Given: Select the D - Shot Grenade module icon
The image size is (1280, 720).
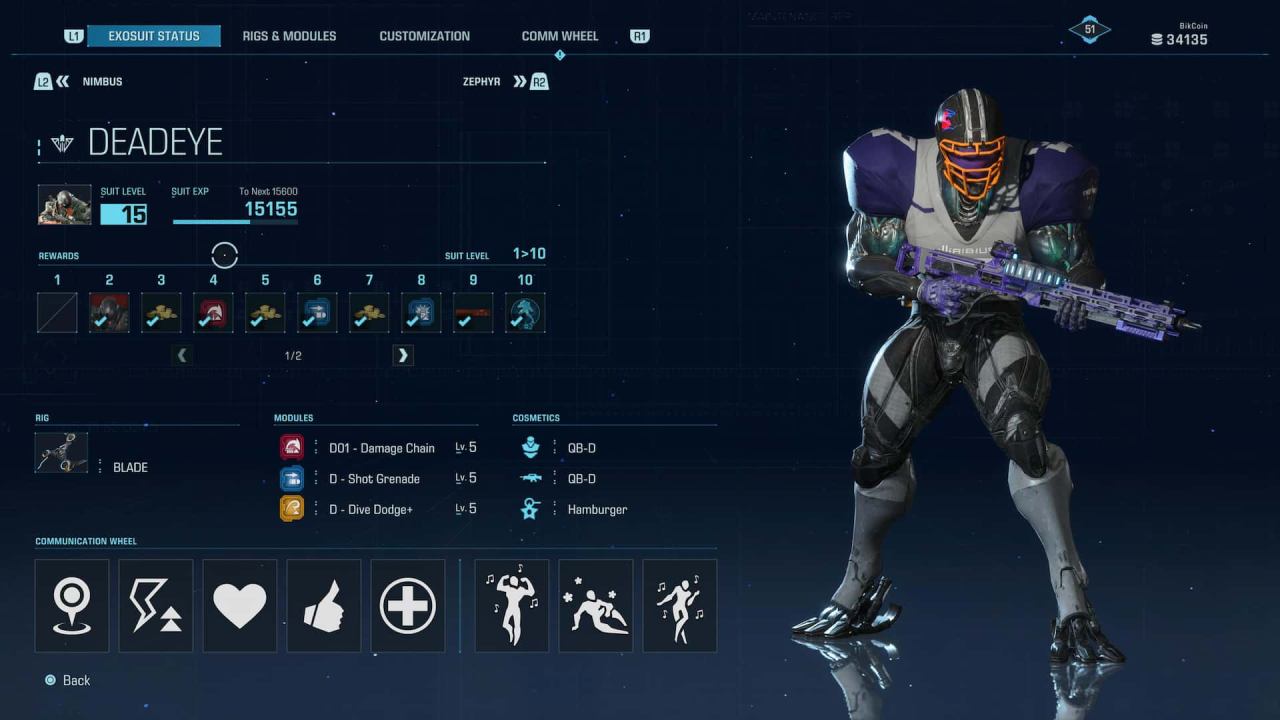Looking at the screenshot, I should [x=291, y=478].
